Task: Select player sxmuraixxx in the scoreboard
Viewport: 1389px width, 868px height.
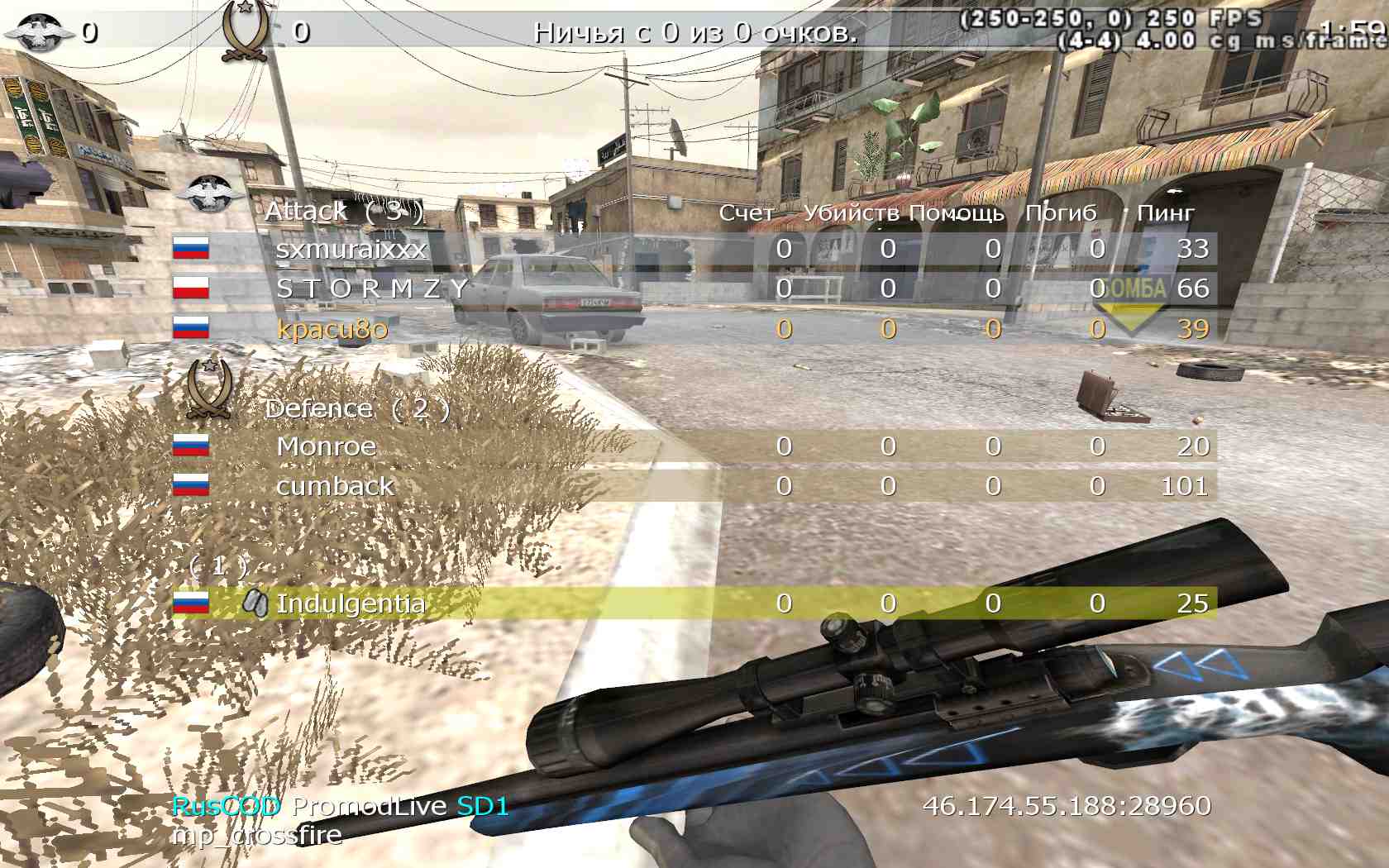Action: click(x=351, y=249)
